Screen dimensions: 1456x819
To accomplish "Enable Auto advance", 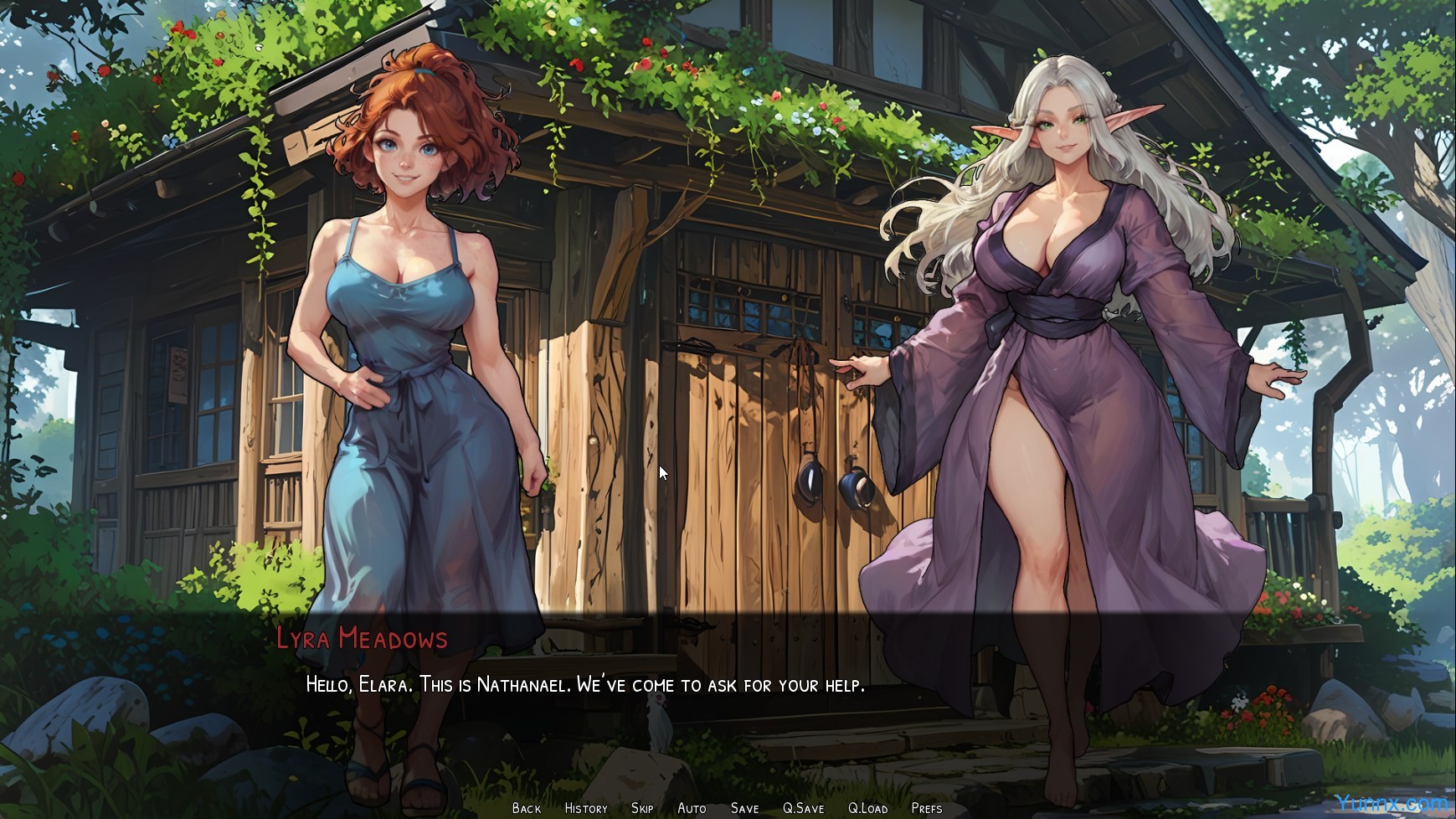I will point(692,808).
